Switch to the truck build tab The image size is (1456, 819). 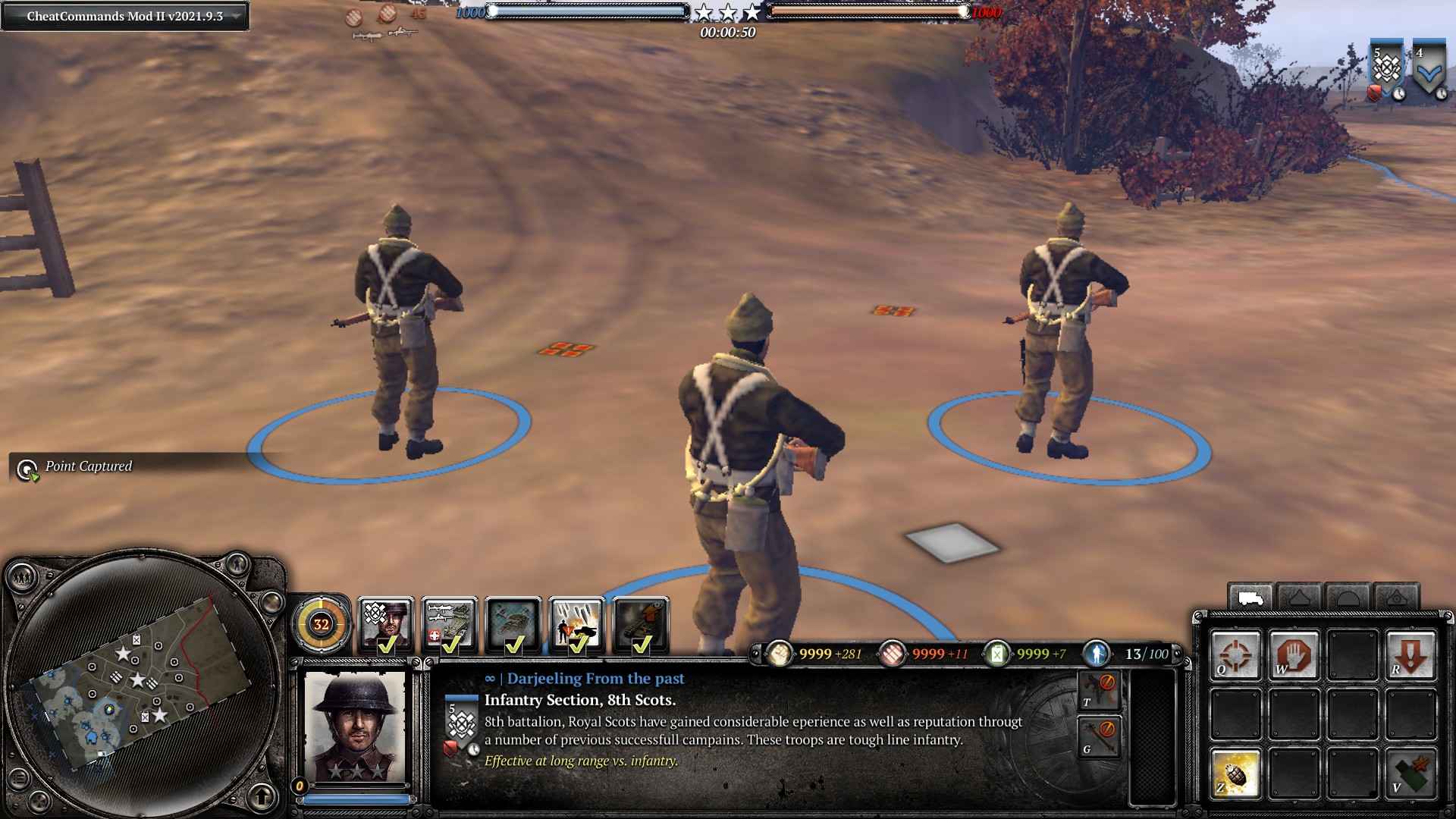1250,598
